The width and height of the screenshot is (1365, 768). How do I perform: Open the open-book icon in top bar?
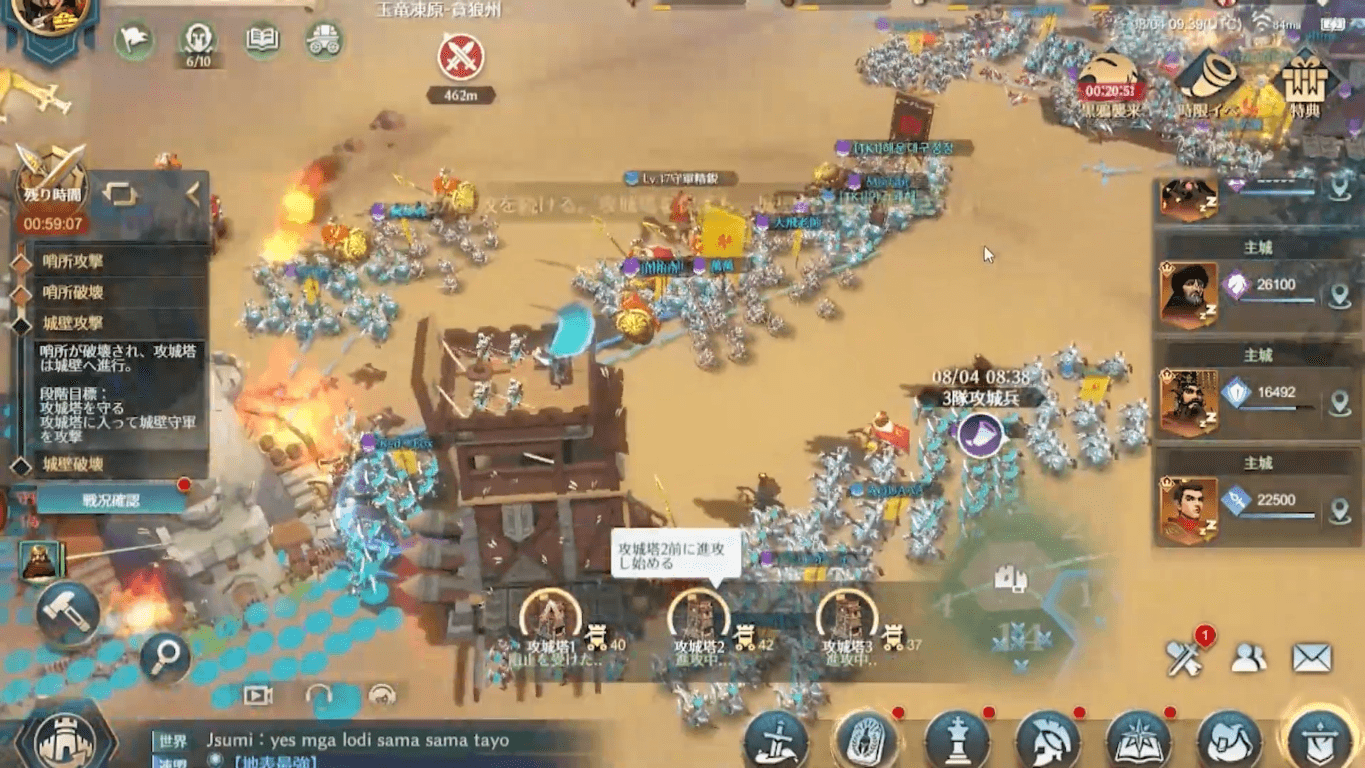pos(262,40)
